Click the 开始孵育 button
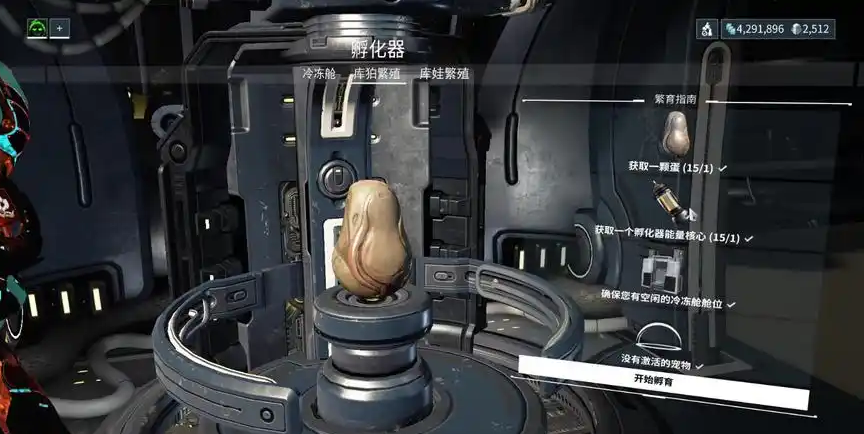 point(661,380)
